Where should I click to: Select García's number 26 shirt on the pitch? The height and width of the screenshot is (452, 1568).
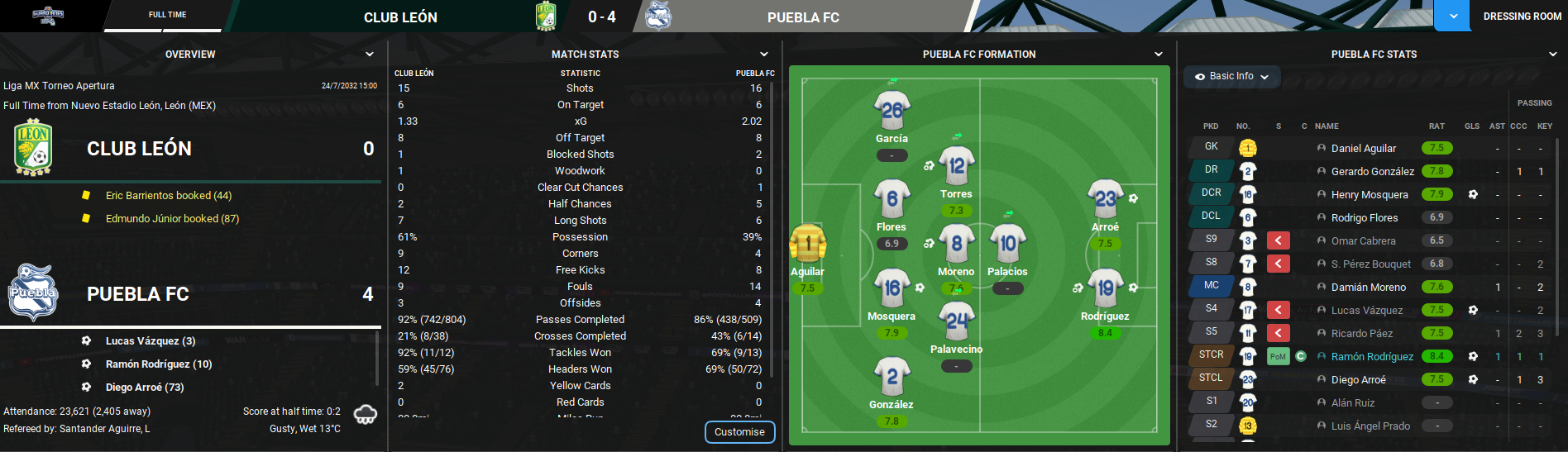coord(892,112)
